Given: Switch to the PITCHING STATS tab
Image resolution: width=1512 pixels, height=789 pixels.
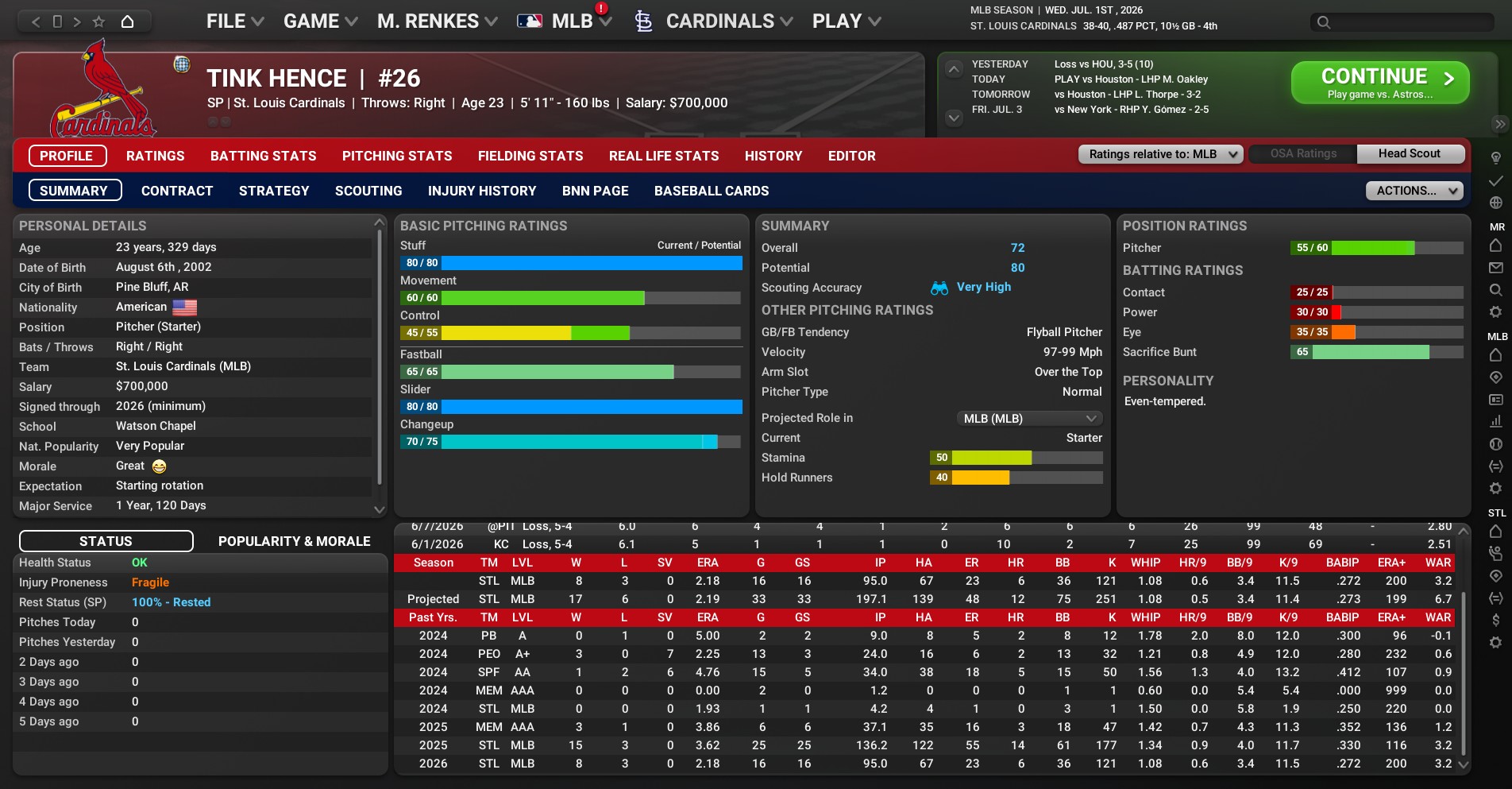Looking at the screenshot, I should coord(397,156).
